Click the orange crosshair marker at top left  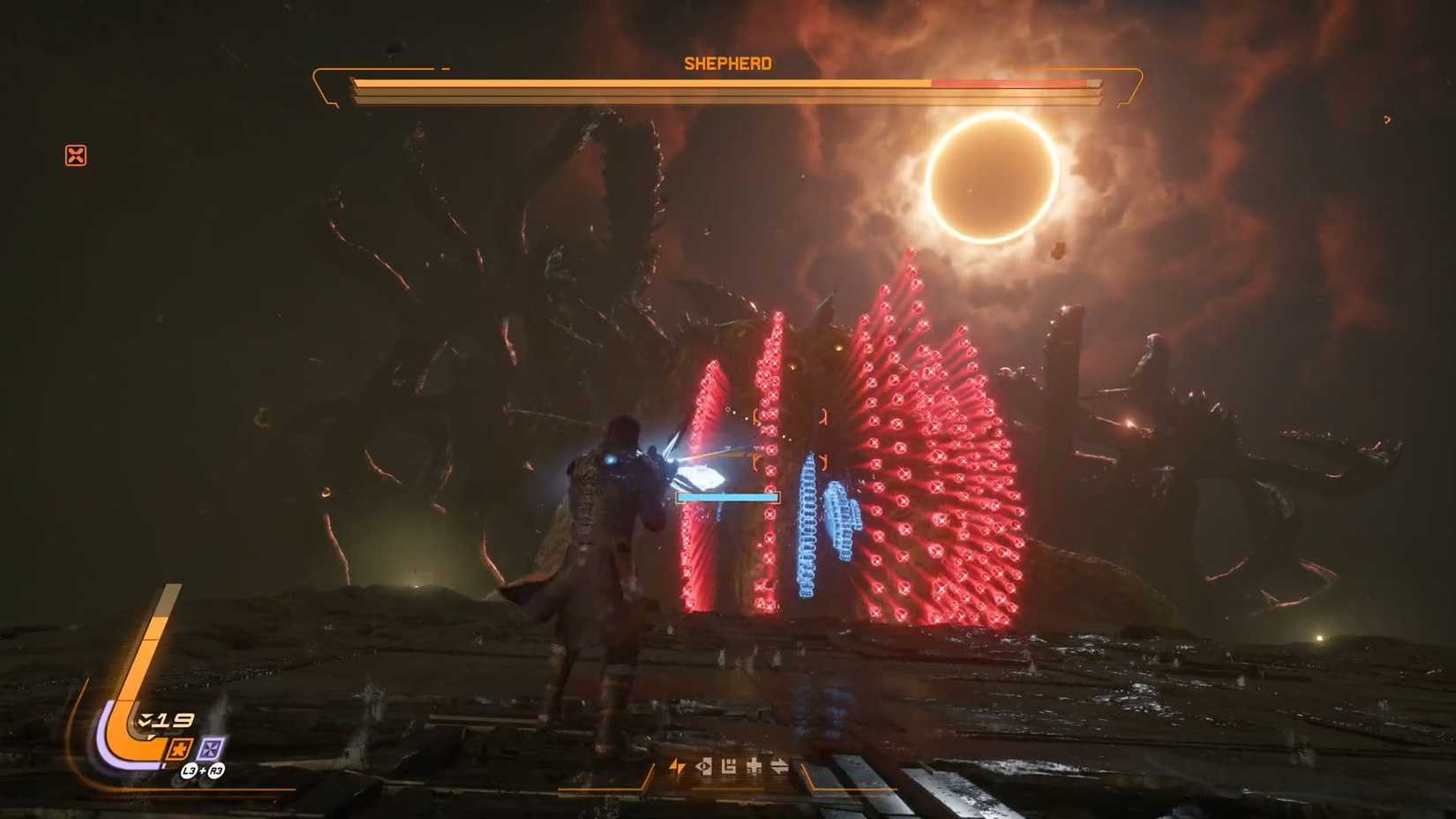[x=78, y=156]
